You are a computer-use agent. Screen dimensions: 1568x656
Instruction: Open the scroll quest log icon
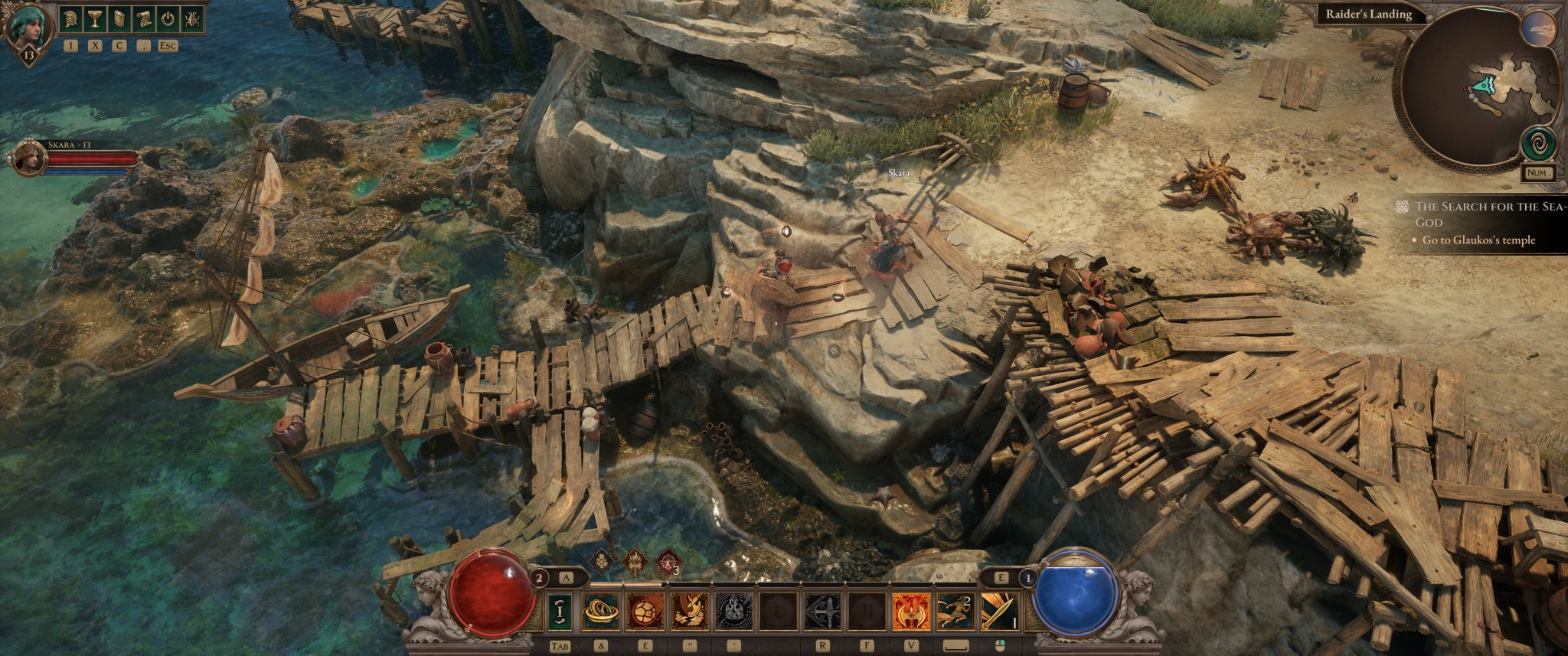(x=144, y=19)
